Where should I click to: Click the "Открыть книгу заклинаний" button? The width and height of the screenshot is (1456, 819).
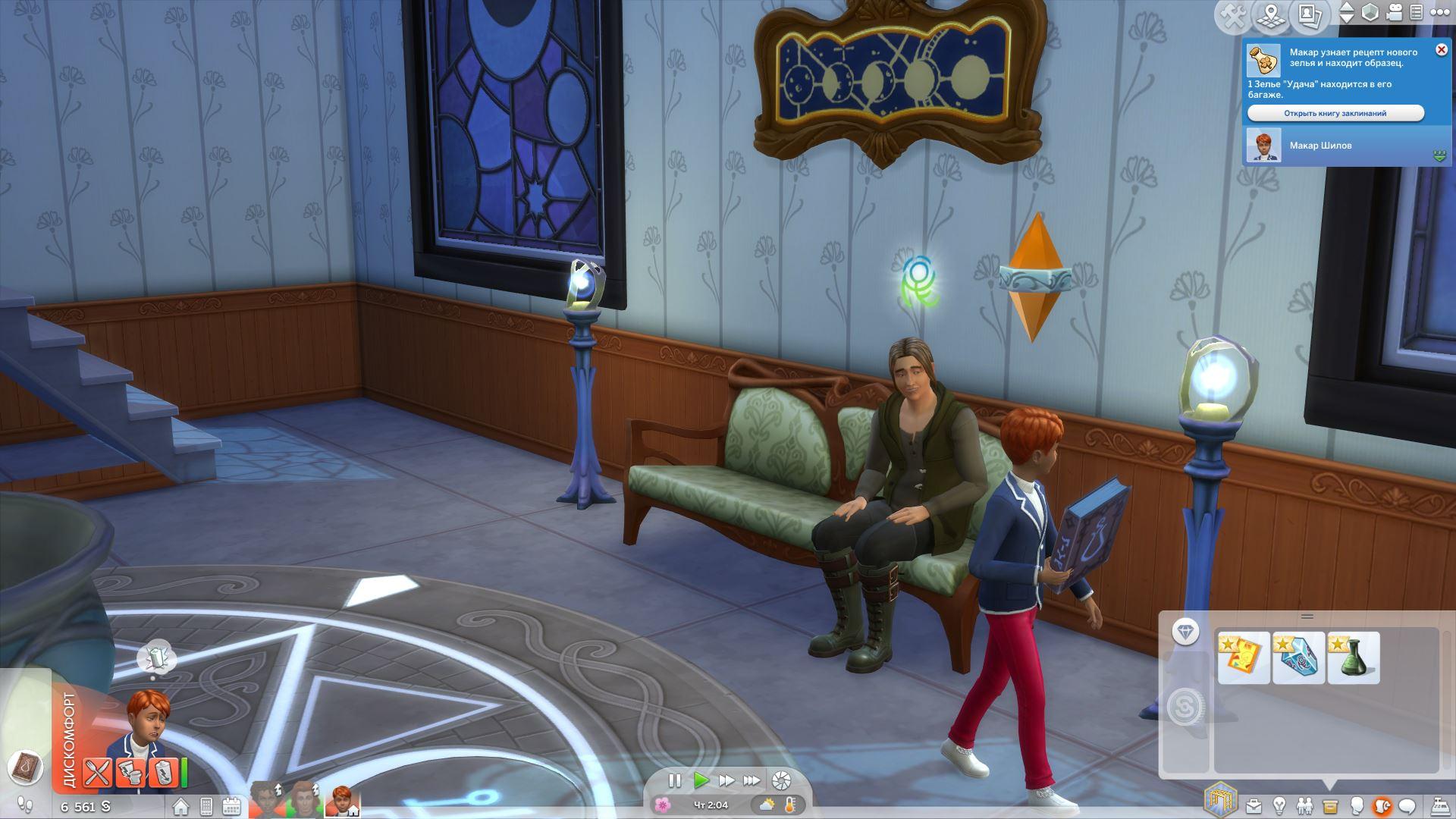(x=1335, y=113)
